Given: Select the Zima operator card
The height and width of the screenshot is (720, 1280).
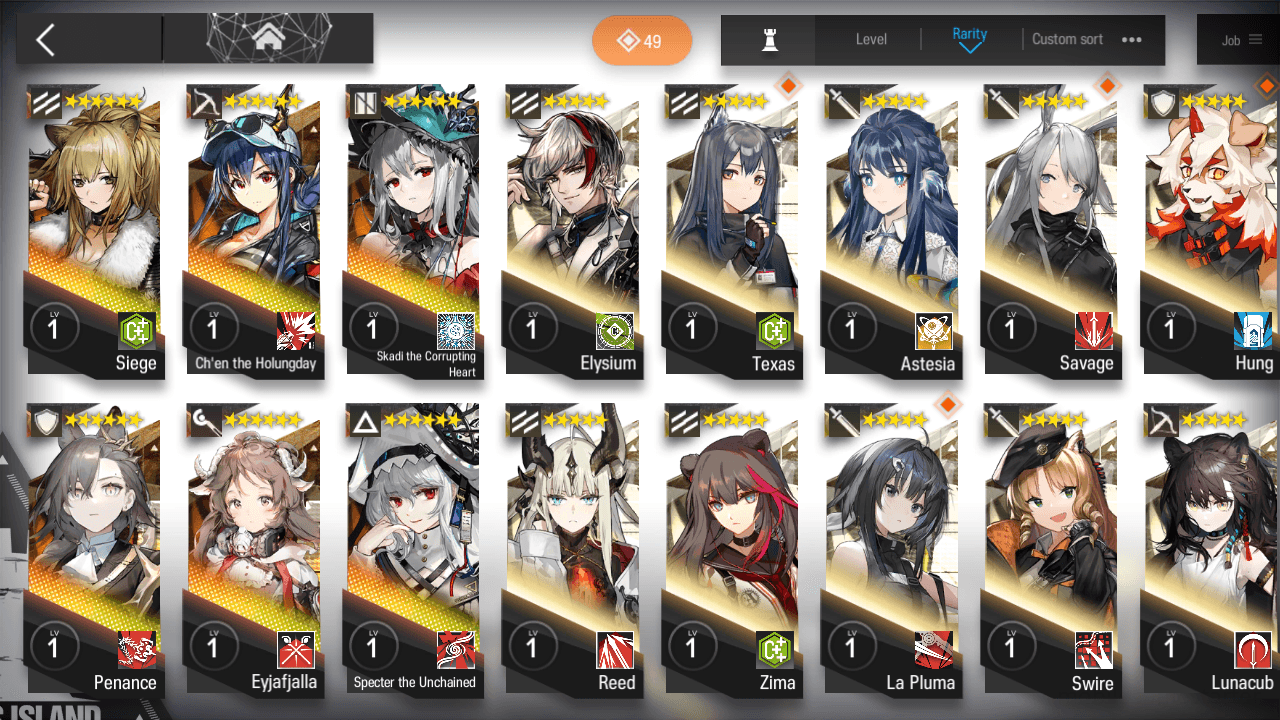Looking at the screenshot, I should 733,550.
